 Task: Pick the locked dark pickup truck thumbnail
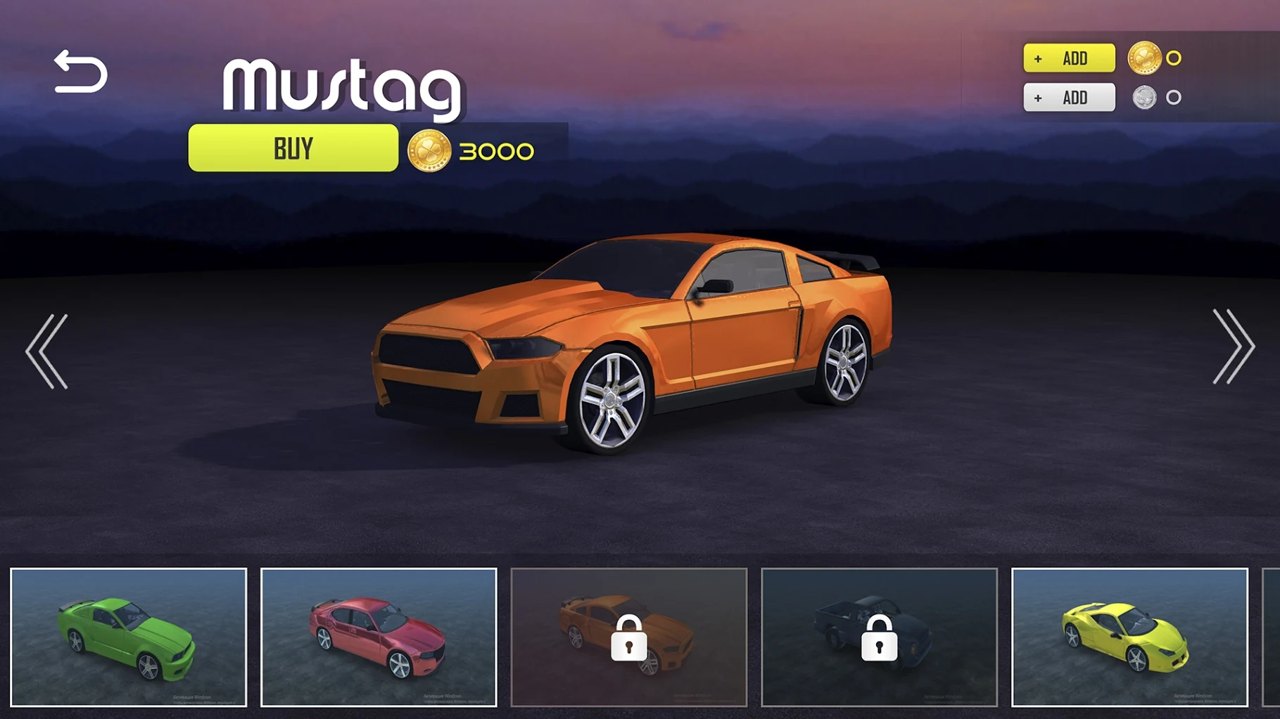pos(879,637)
